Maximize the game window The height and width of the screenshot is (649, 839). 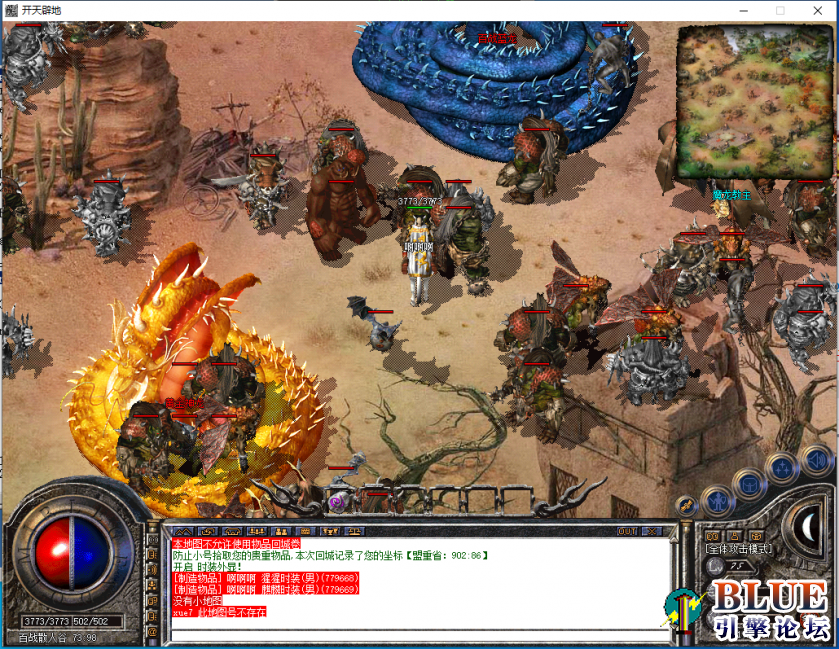tap(780, 10)
